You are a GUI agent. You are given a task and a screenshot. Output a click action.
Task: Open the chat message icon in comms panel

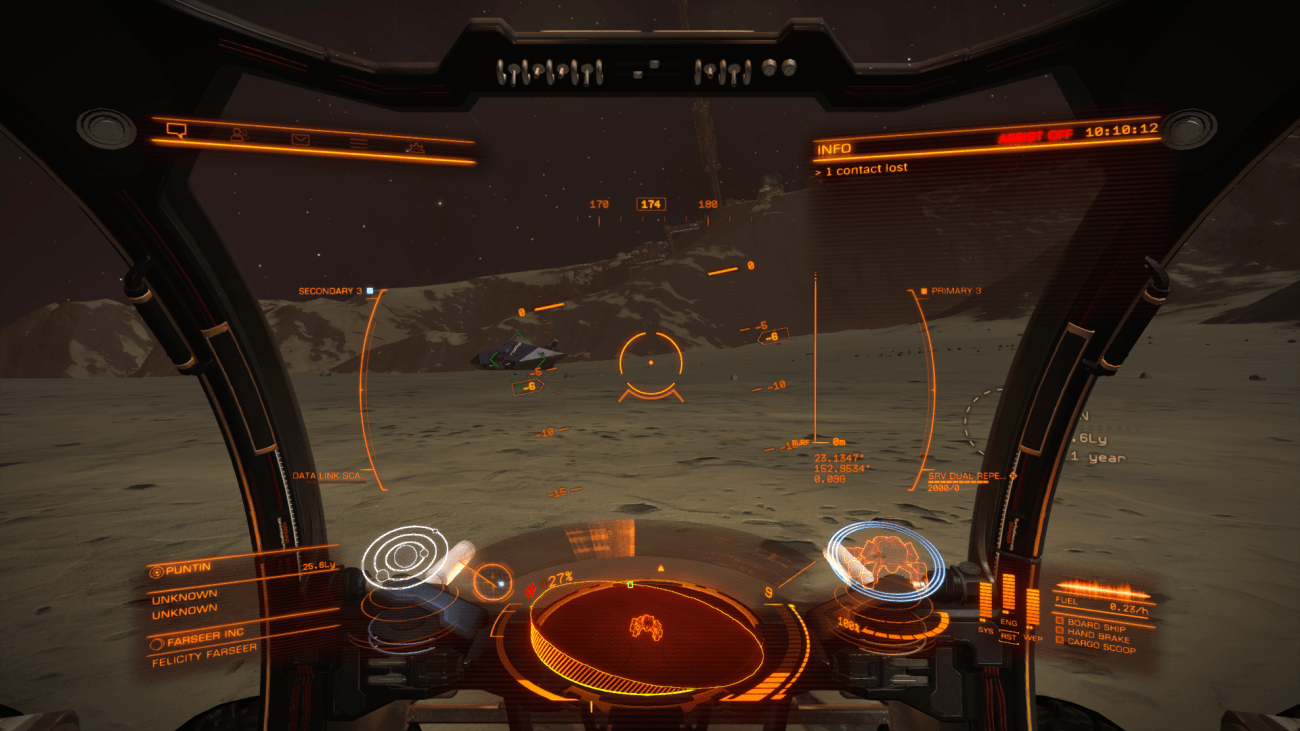pyautogui.click(x=178, y=132)
